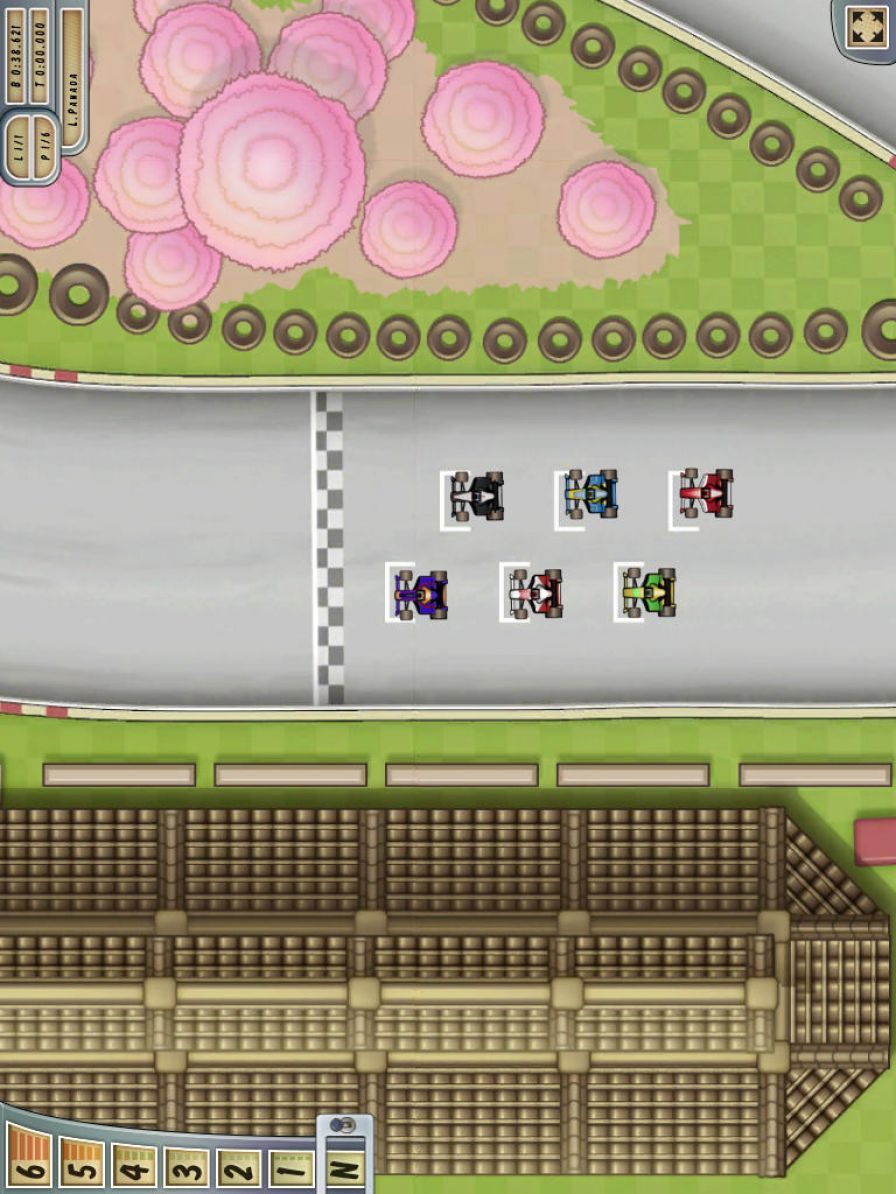Image resolution: width=896 pixels, height=1194 pixels.
Task: Shift into first gear
Action: [x=290, y=1168]
